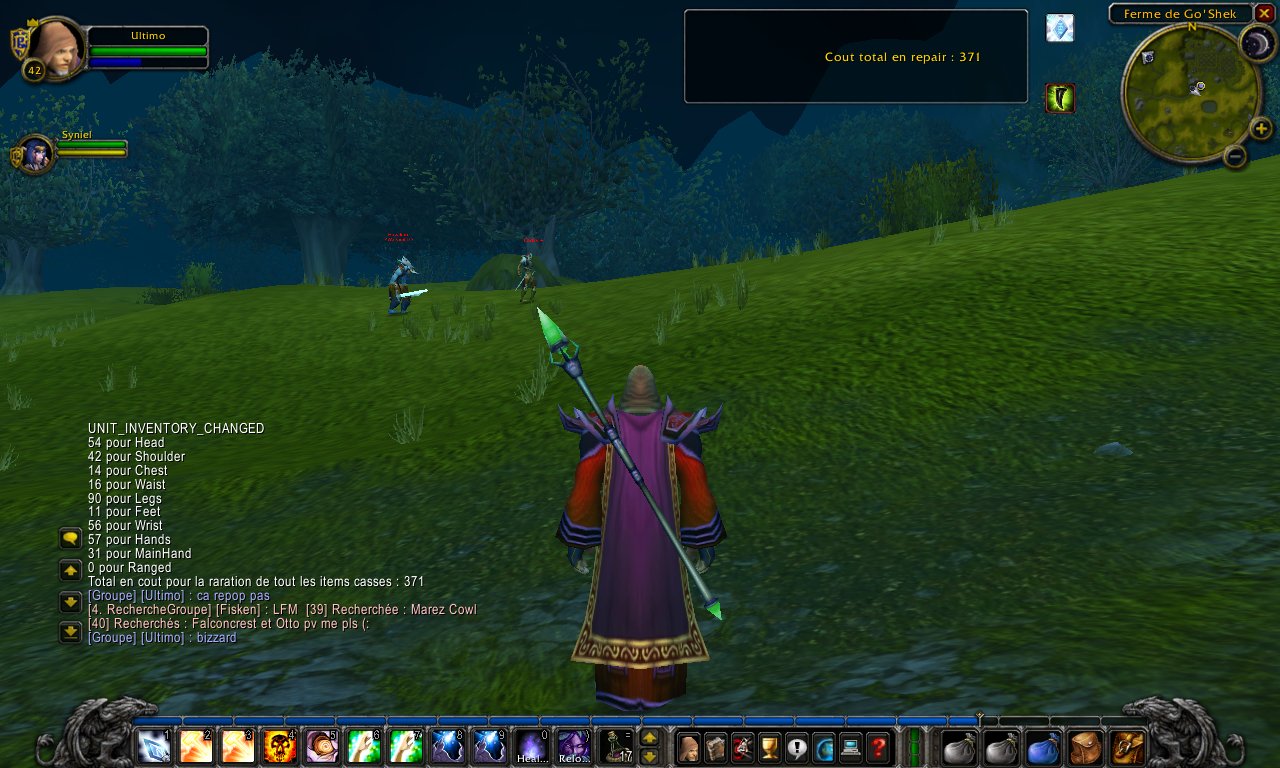Open the spellbook from the micro menu
Screen dimensions: 1280x768
tap(715, 746)
